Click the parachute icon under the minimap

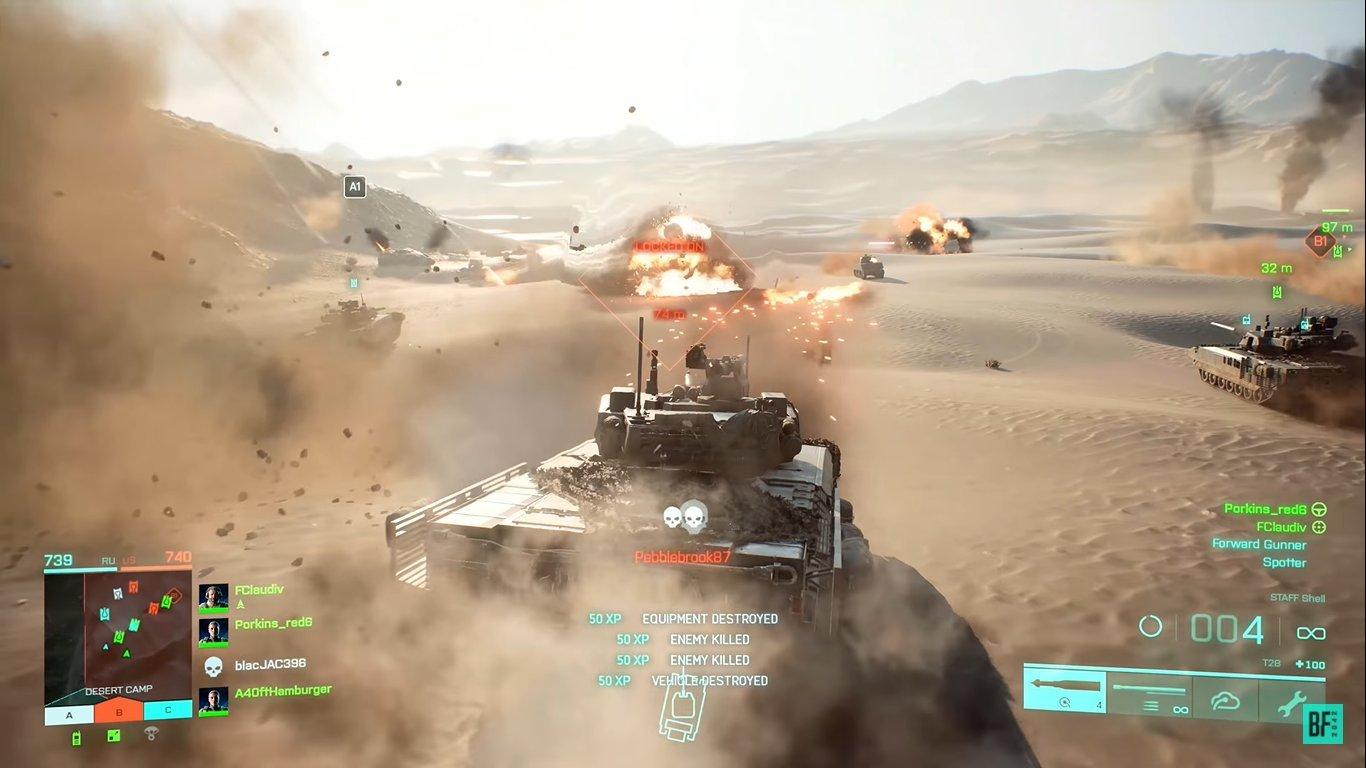coord(151,733)
